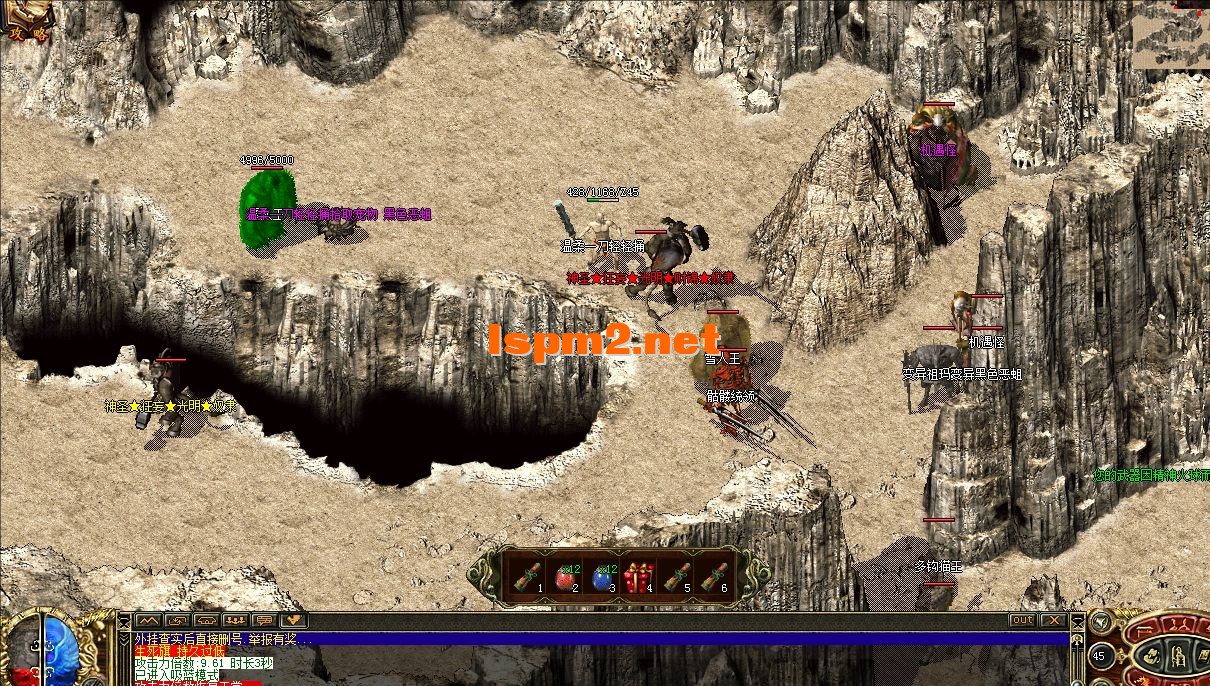Open the character equipment panel button
The height and width of the screenshot is (686, 1210).
(x=1177, y=656)
